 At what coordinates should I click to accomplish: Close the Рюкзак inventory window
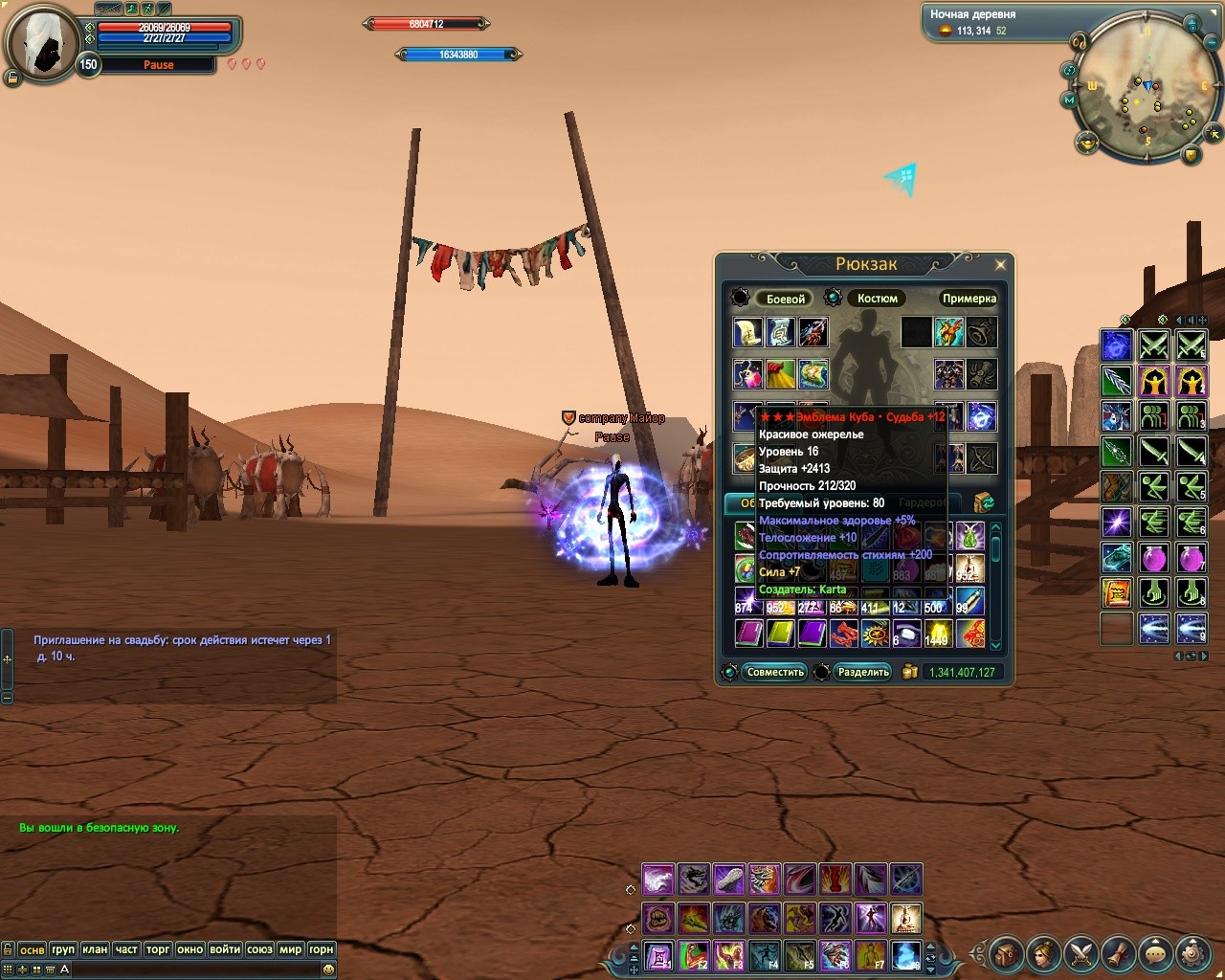1000,265
